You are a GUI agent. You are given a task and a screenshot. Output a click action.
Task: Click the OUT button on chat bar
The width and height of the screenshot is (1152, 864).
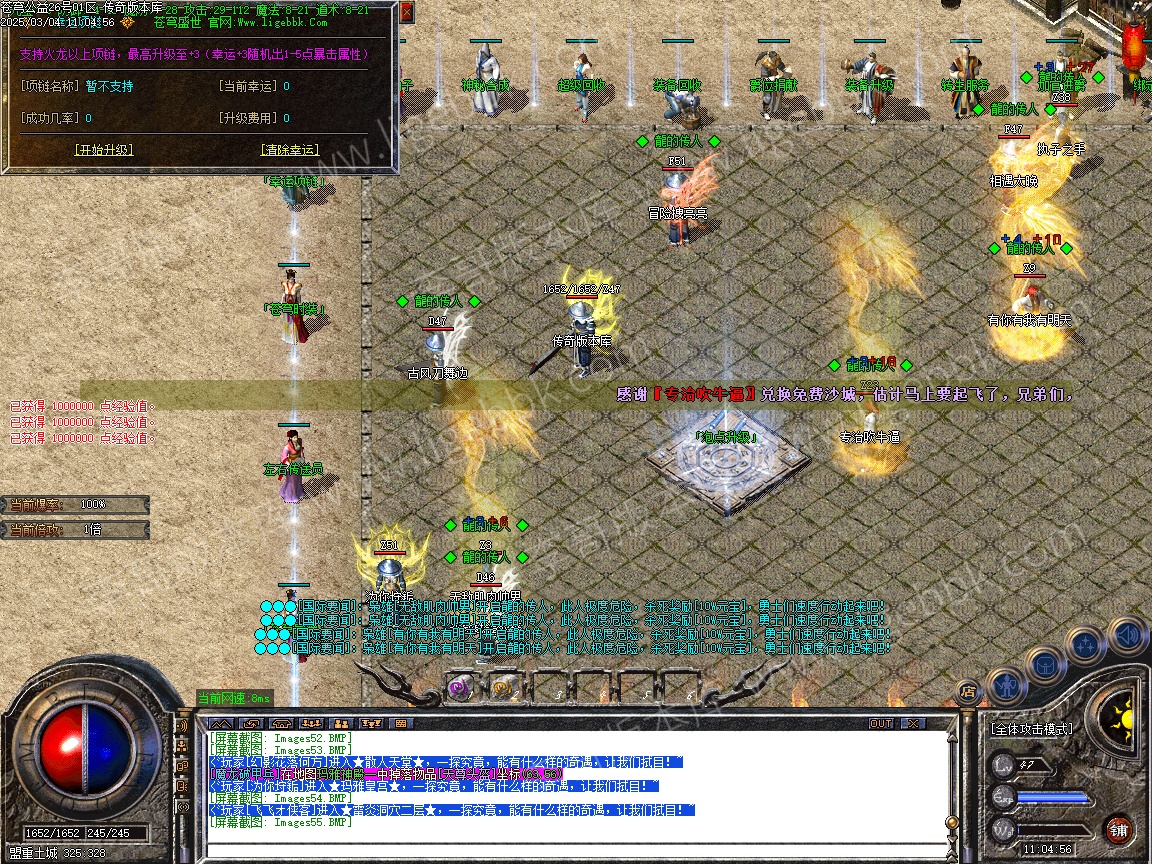(880, 723)
